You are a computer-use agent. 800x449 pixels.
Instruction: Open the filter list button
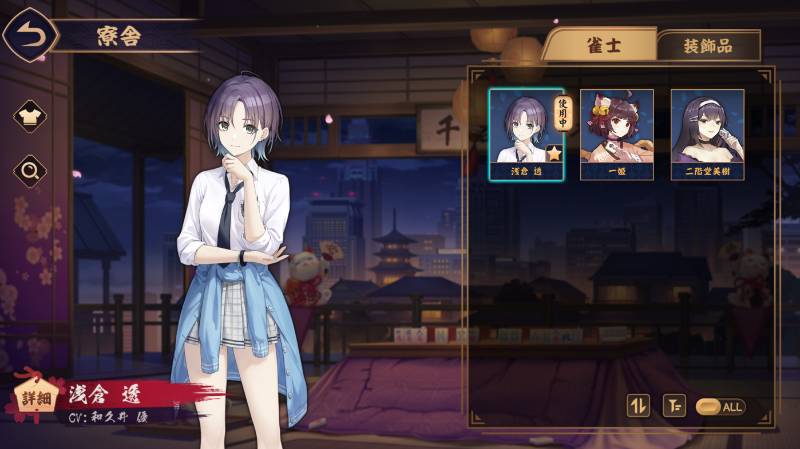675,406
